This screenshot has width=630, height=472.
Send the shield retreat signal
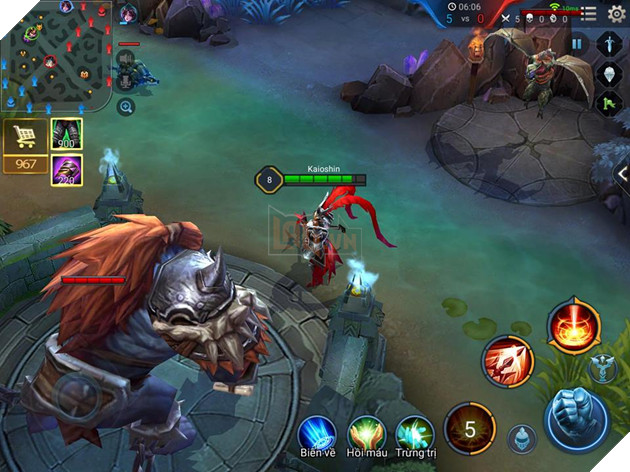(609, 74)
